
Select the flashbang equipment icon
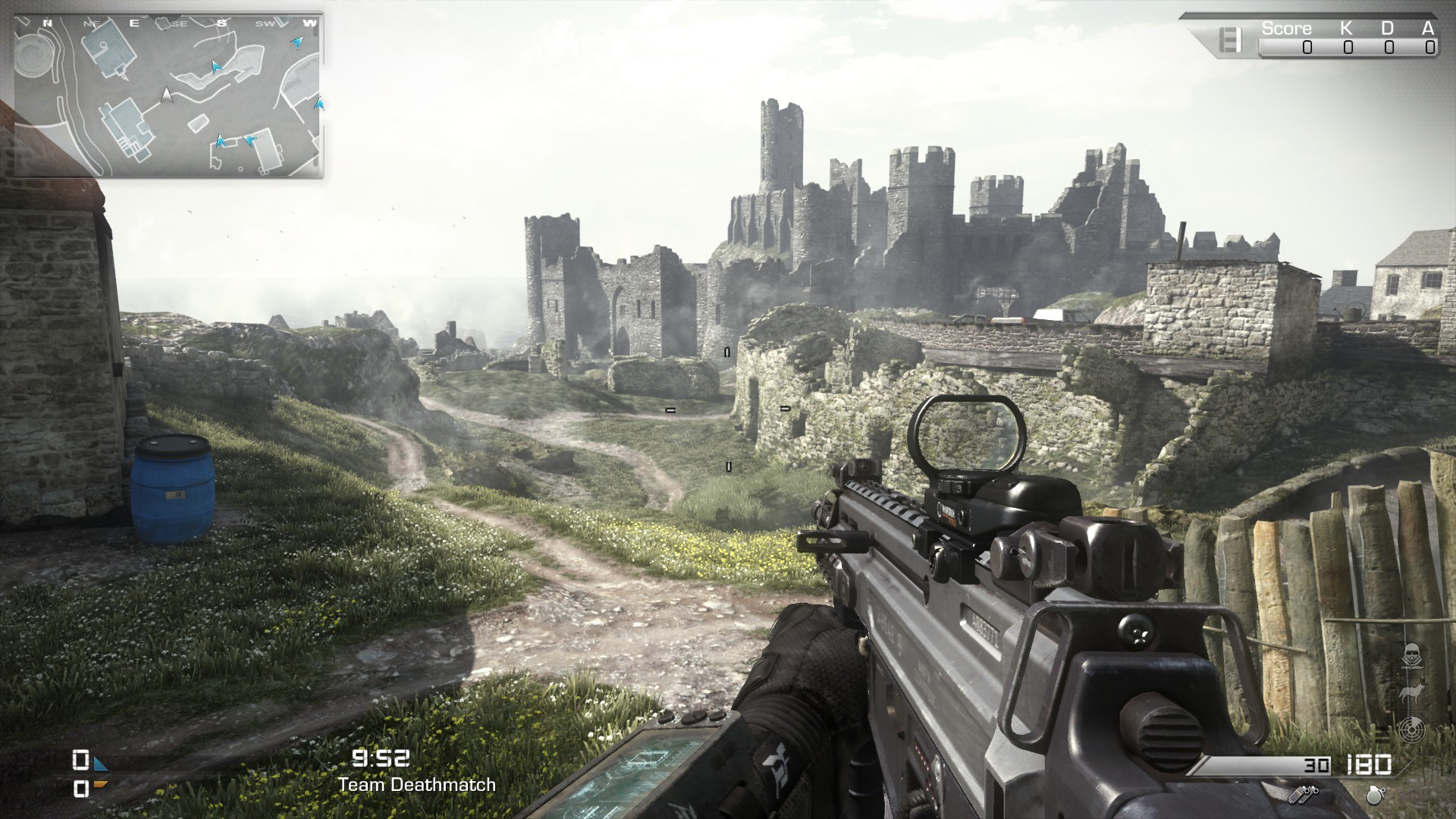(1304, 795)
